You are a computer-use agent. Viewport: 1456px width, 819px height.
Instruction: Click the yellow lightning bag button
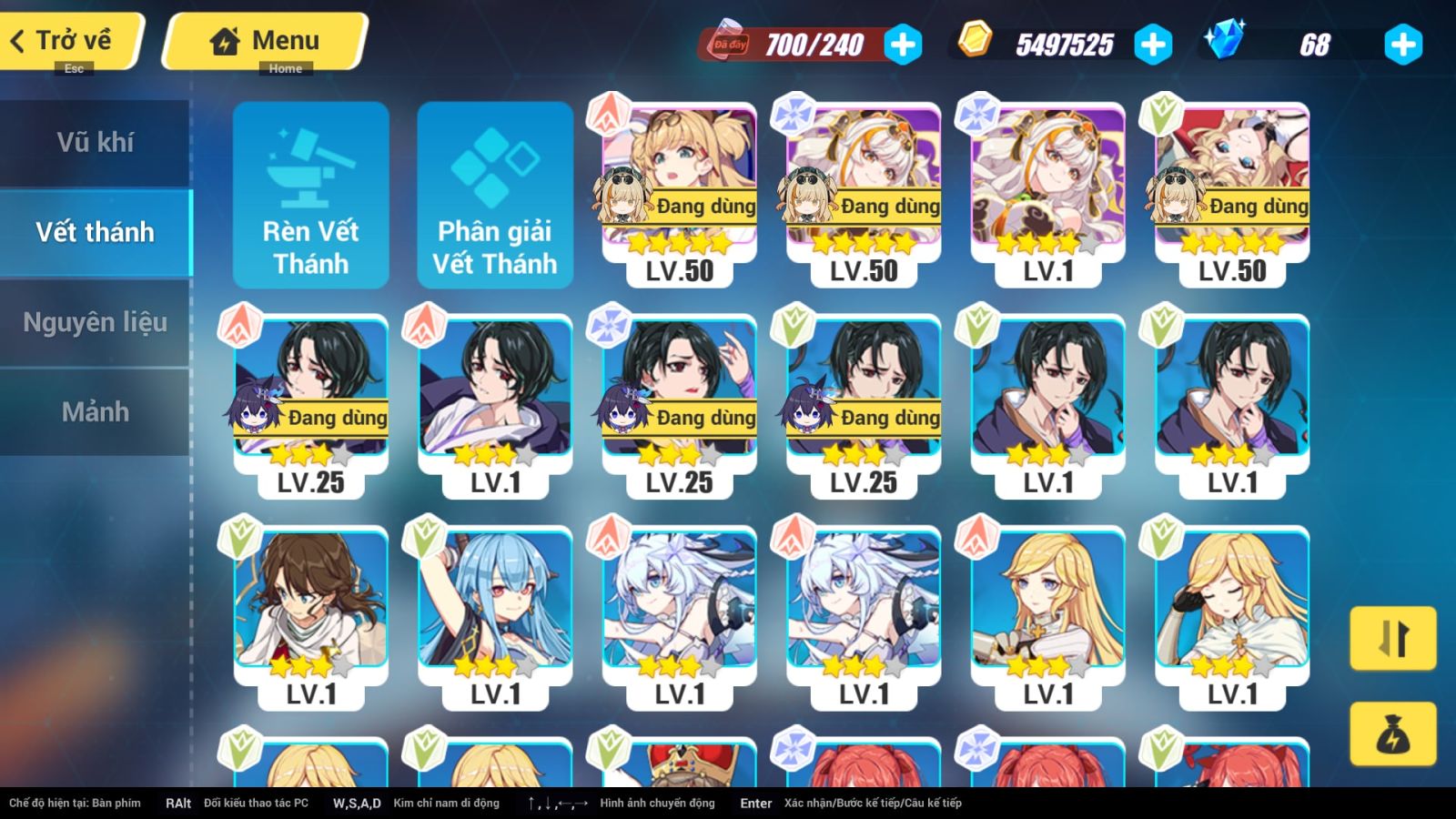point(1392,733)
